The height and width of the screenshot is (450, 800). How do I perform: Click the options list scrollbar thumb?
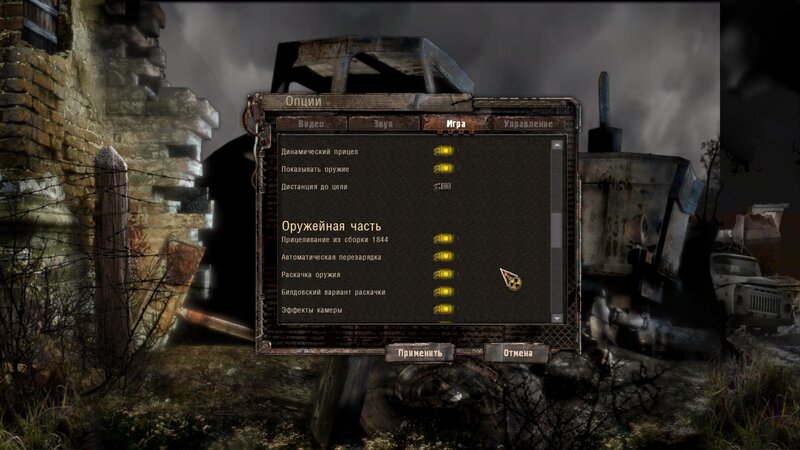557,229
